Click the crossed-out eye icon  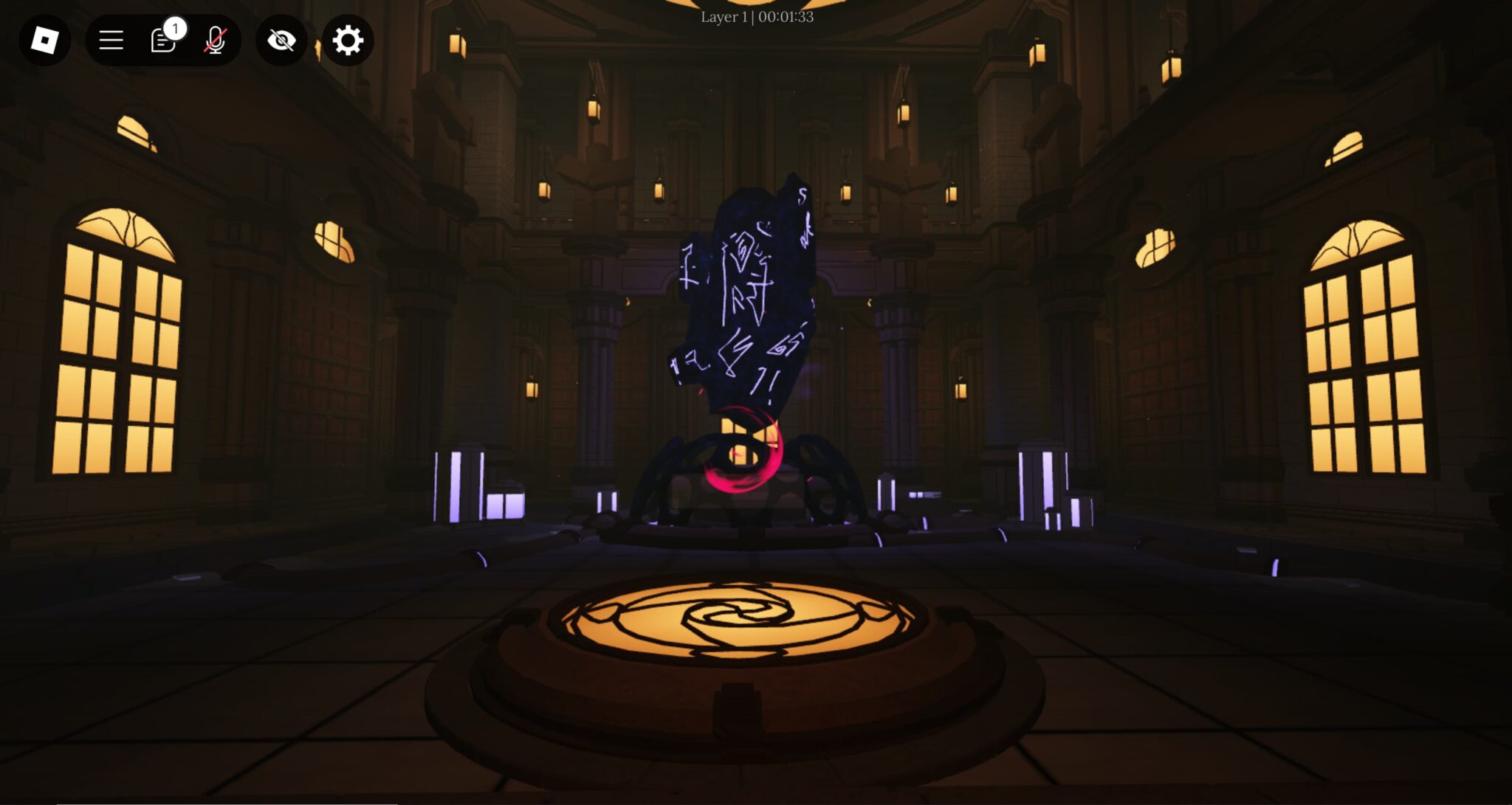point(281,41)
